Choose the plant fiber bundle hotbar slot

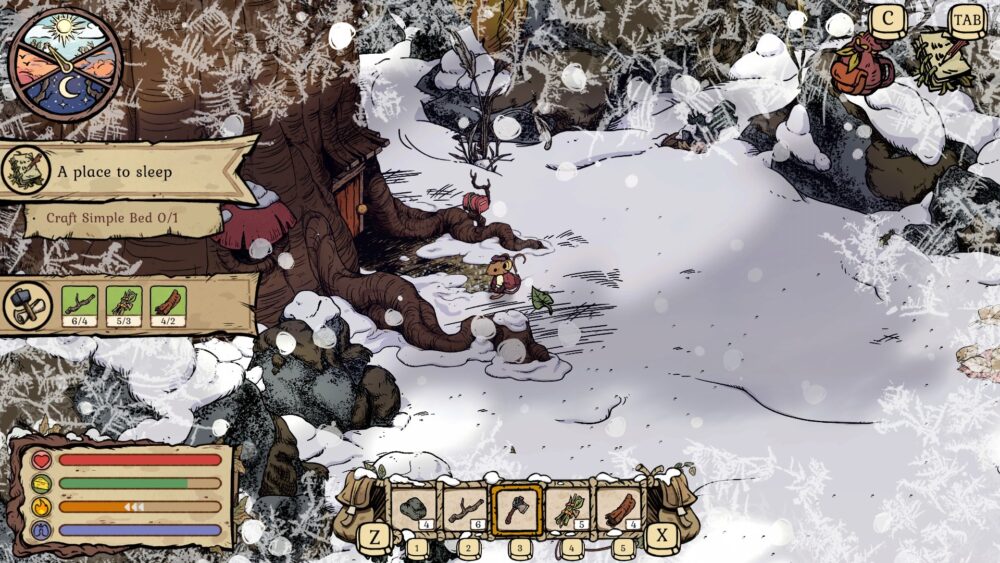tap(569, 509)
